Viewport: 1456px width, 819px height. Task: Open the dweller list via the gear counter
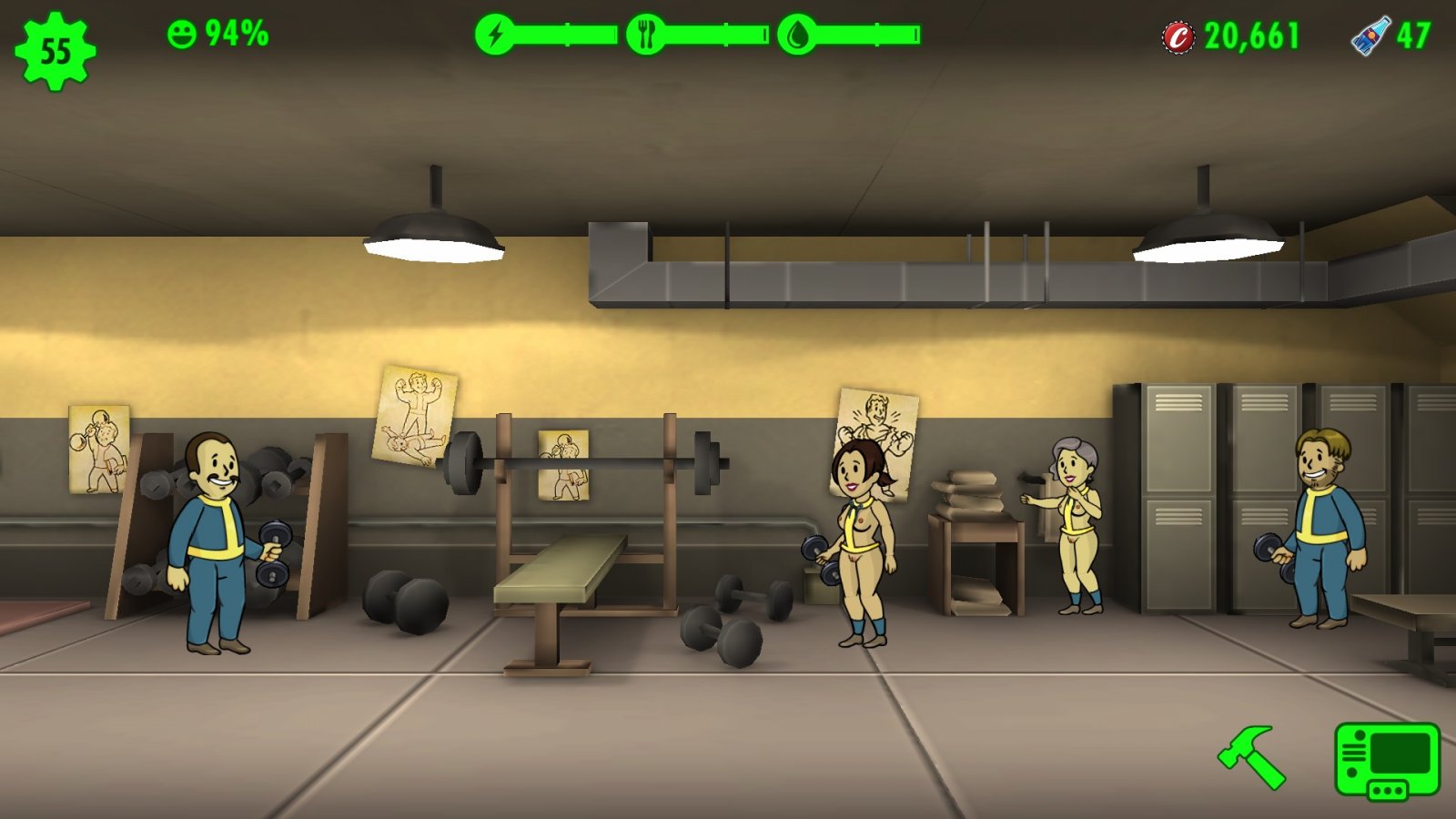coord(56,51)
